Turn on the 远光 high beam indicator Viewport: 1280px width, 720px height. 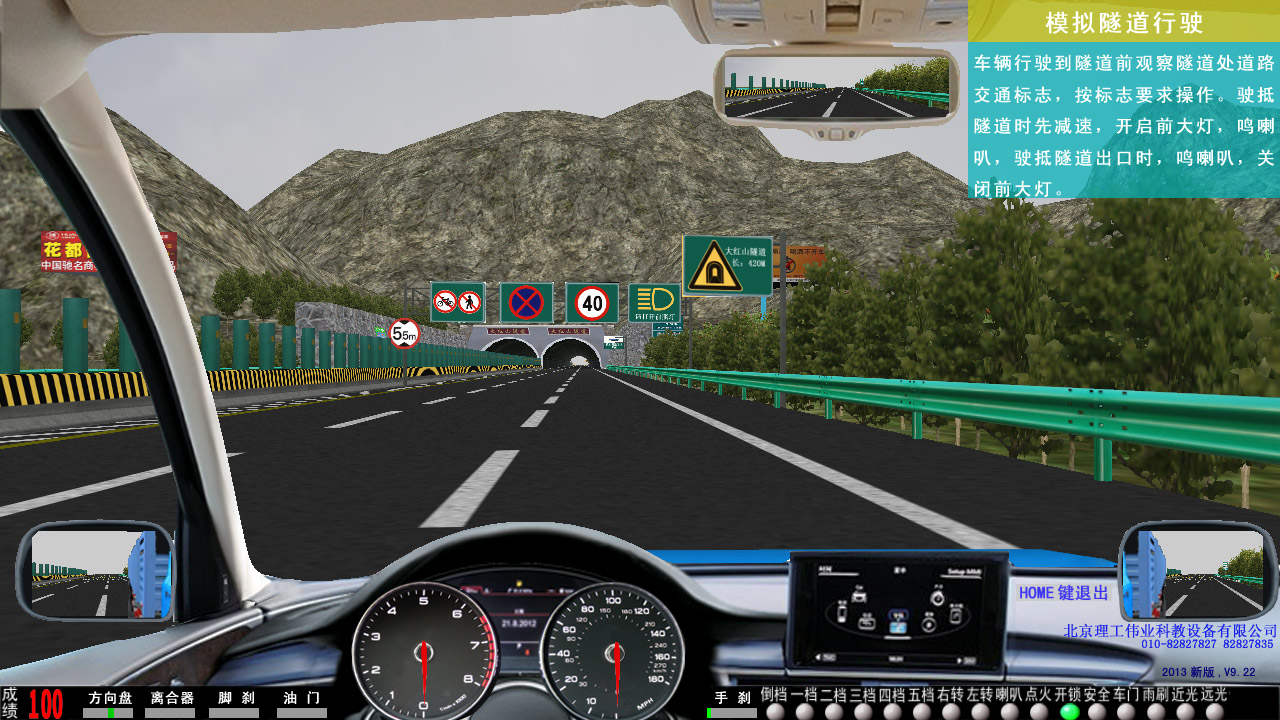(x=1215, y=711)
